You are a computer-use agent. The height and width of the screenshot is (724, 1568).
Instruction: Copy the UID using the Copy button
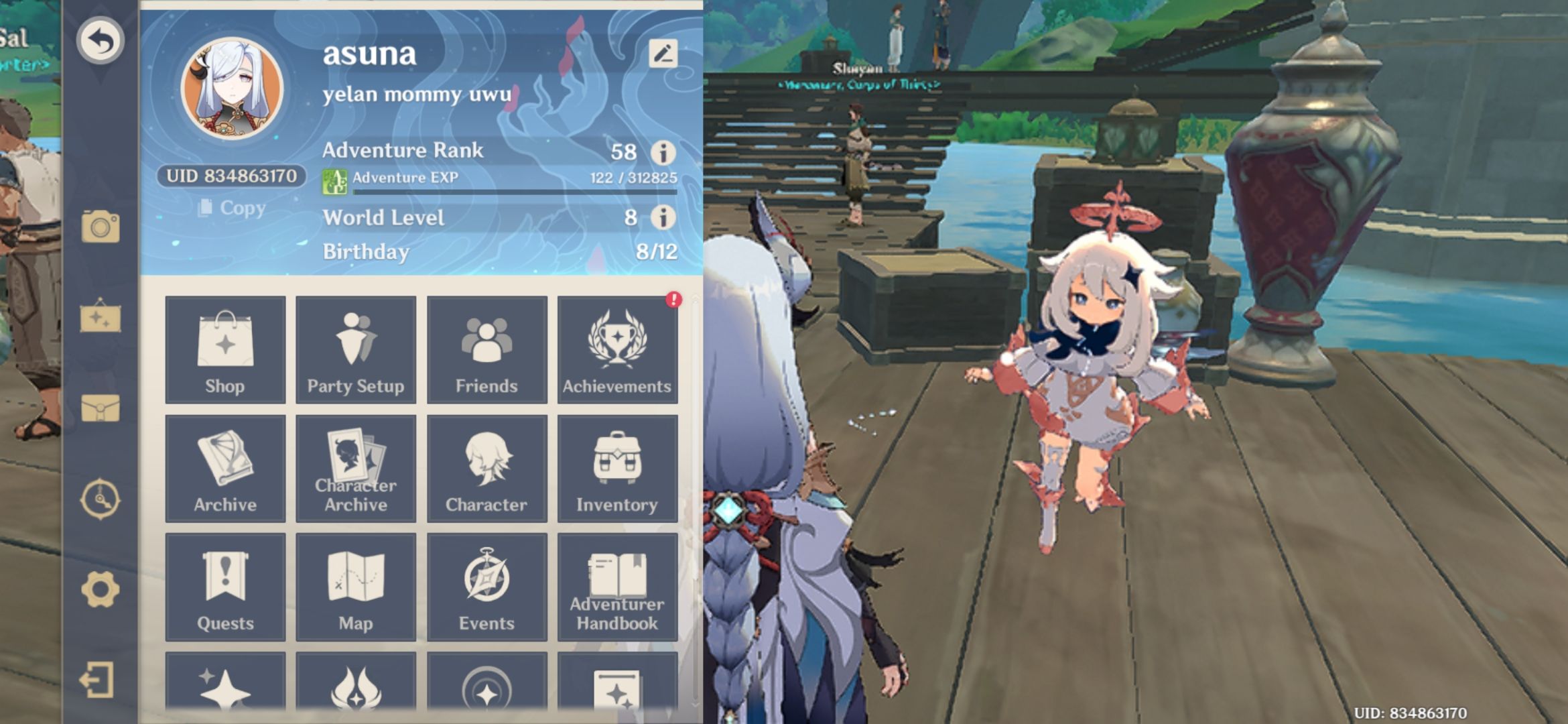pyautogui.click(x=231, y=209)
